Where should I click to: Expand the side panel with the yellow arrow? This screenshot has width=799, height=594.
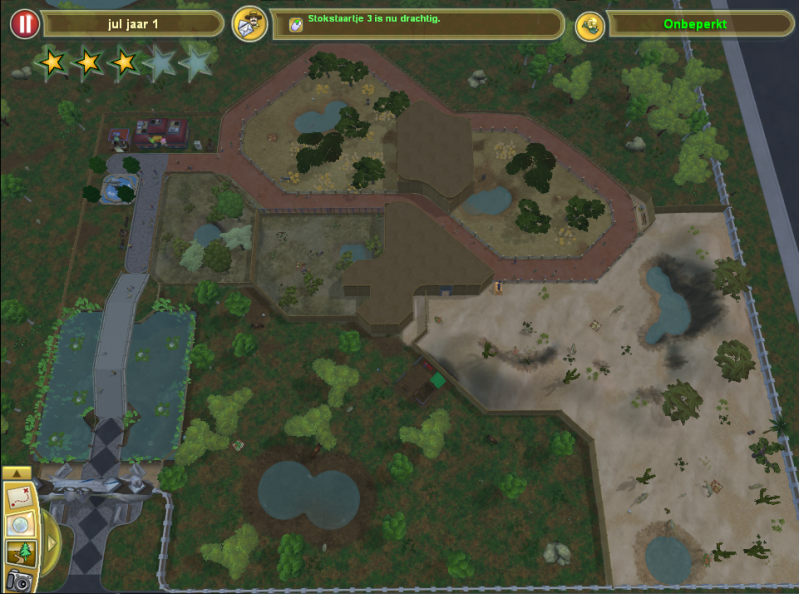point(51,543)
